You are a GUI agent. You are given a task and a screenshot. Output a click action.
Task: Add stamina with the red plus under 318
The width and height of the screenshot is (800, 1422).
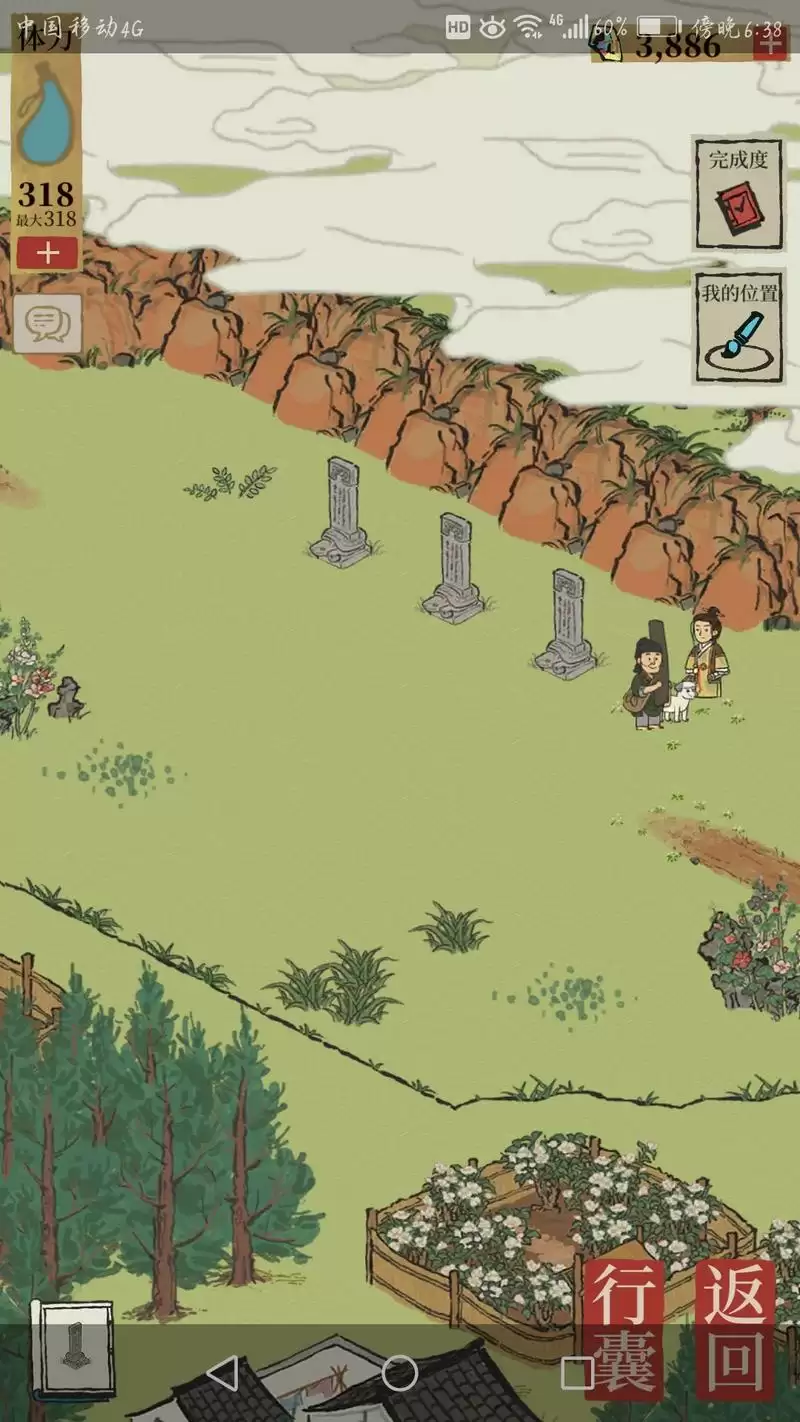tap(47, 253)
